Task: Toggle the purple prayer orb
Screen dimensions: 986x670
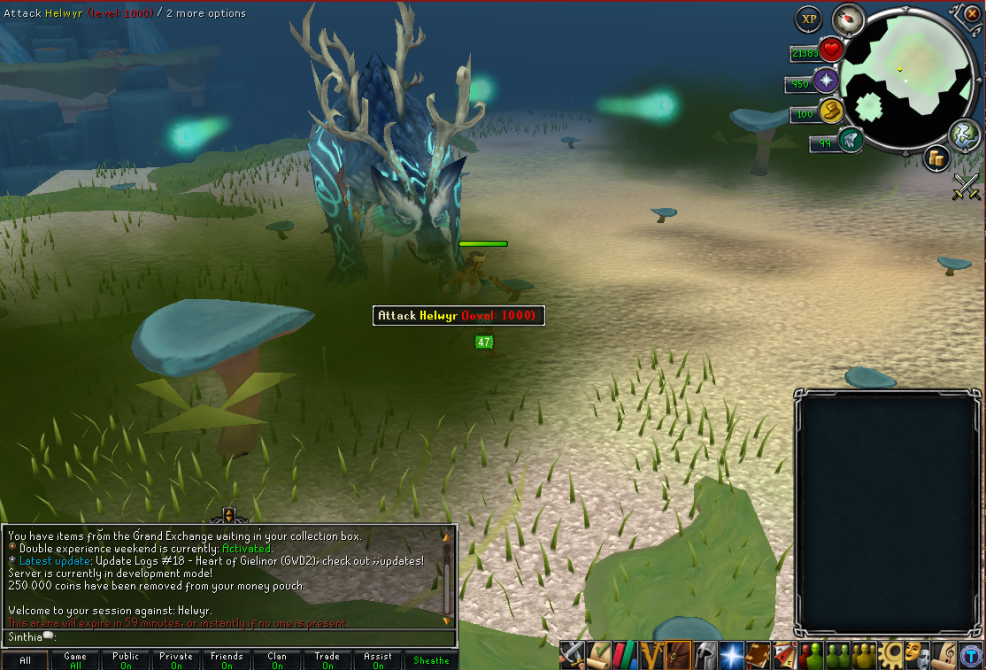Action: click(x=826, y=82)
